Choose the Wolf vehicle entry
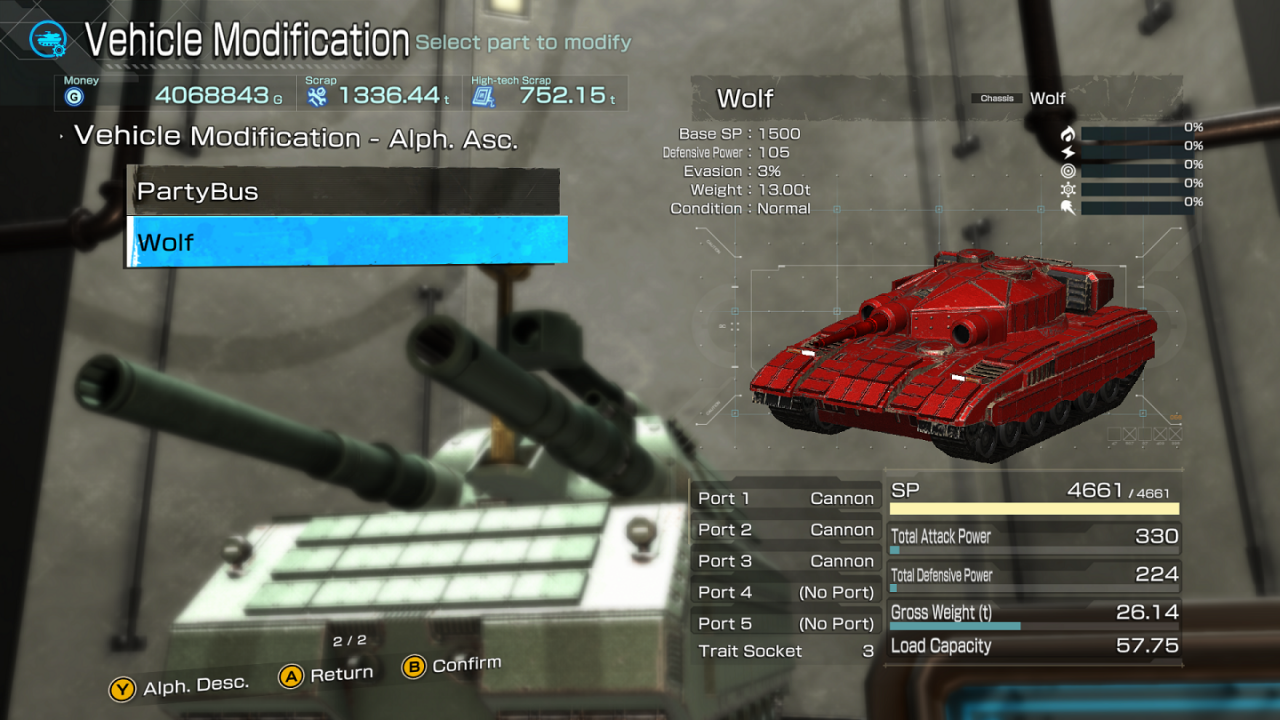 (x=346, y=242)
